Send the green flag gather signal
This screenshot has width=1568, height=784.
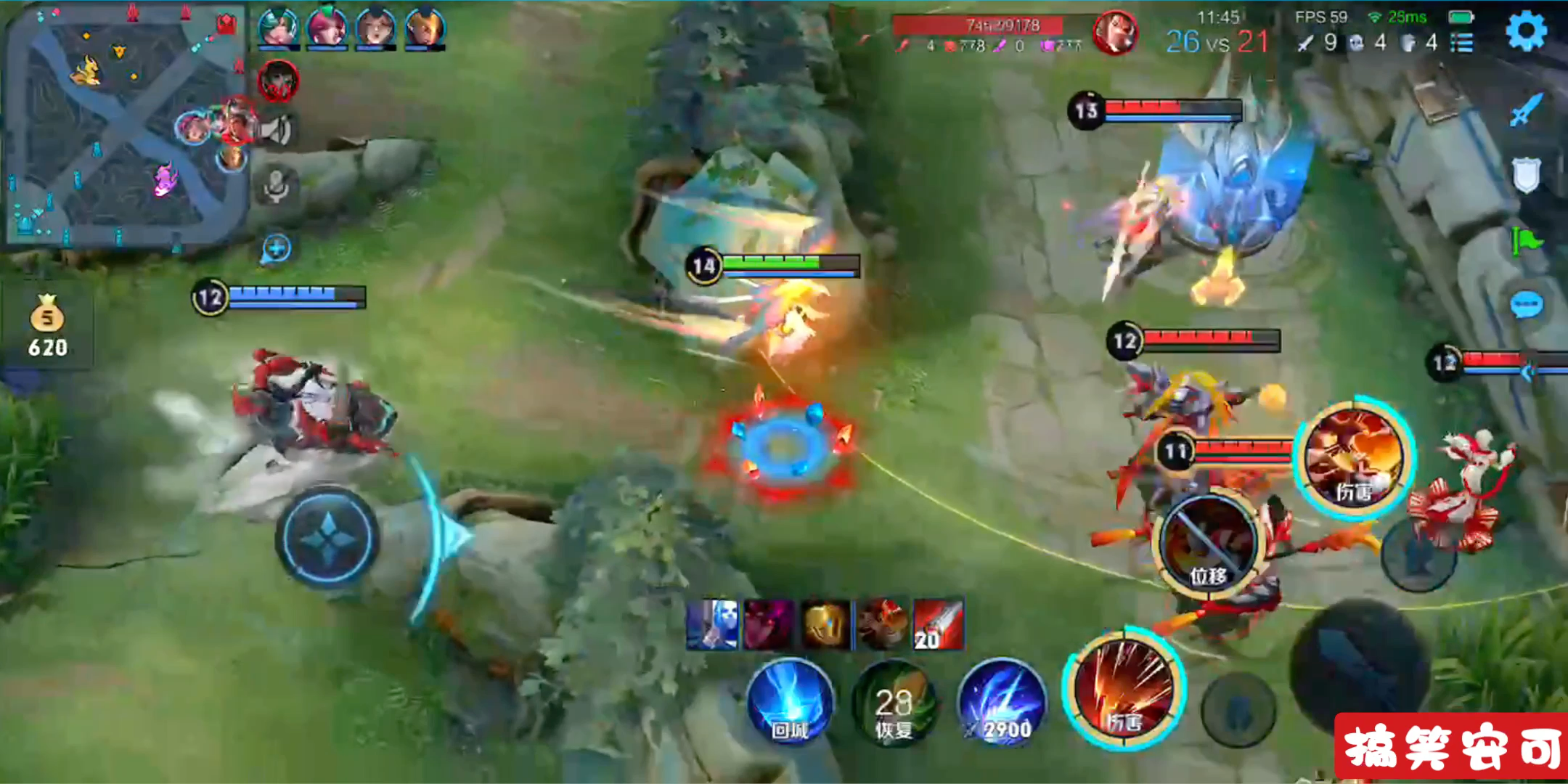pyautogui.click(x=1525, y=240)
